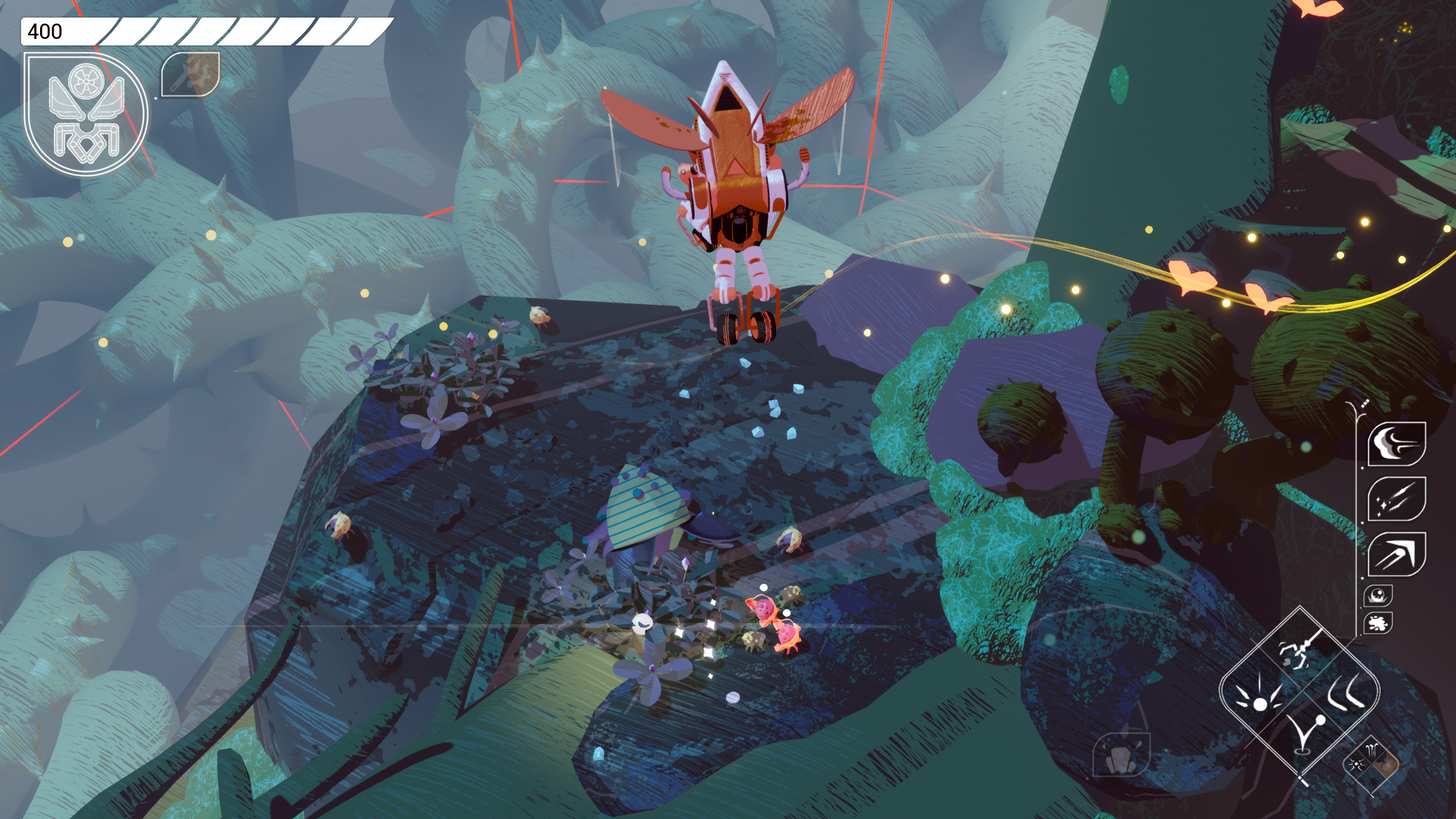Open the crystal cluster resource icon

pos(1120,755)
